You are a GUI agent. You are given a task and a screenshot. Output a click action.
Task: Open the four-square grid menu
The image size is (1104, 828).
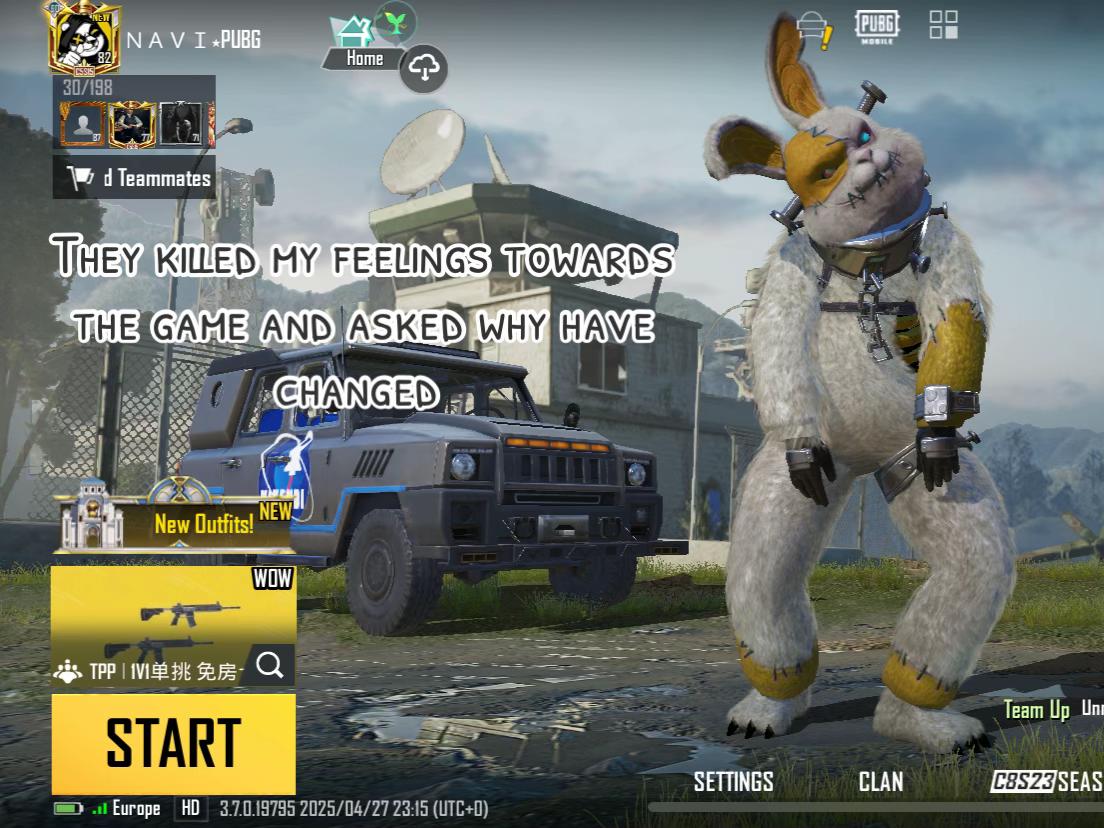(x=943, y=25)
